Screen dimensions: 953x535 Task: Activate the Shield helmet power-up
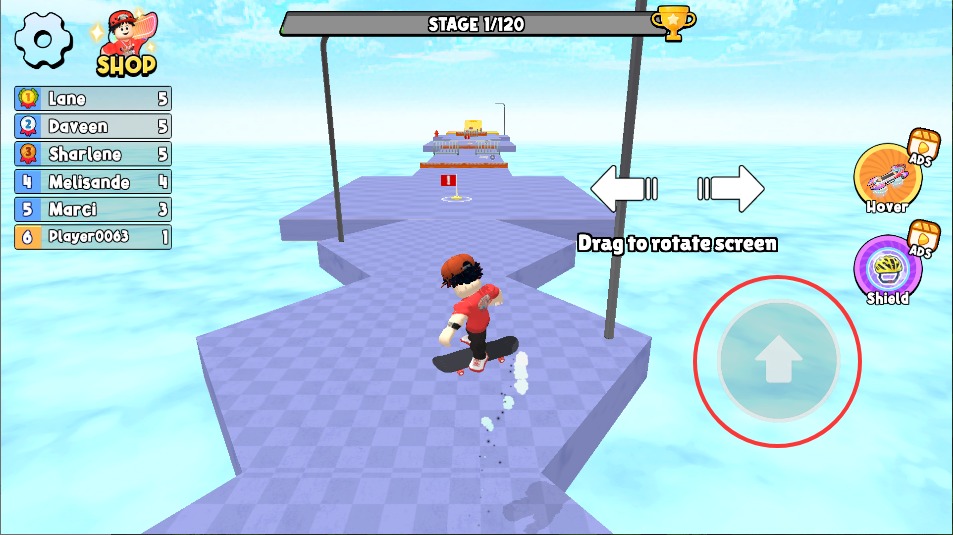click(885, 269)
